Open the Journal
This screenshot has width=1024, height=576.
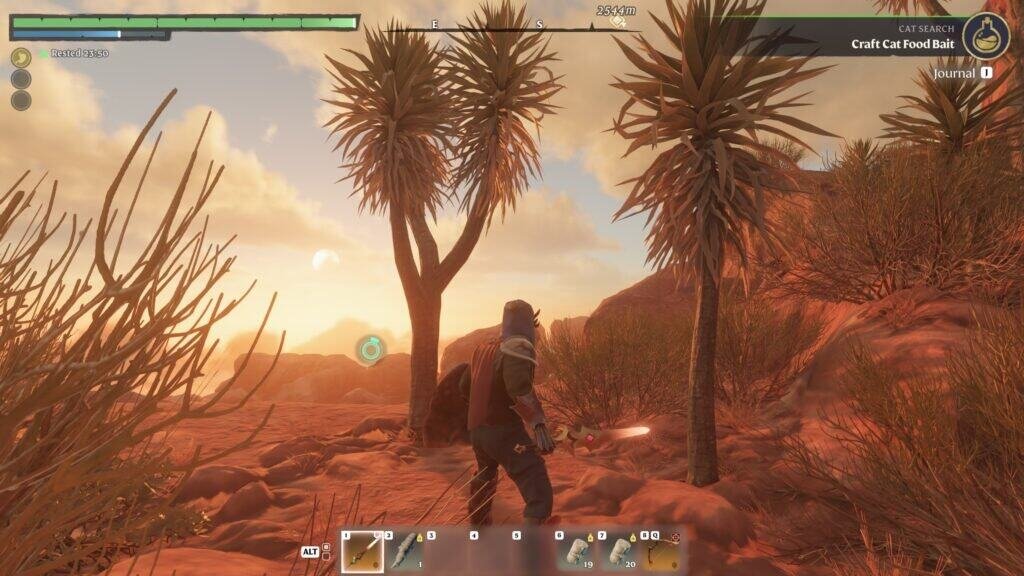coord(962,73)
